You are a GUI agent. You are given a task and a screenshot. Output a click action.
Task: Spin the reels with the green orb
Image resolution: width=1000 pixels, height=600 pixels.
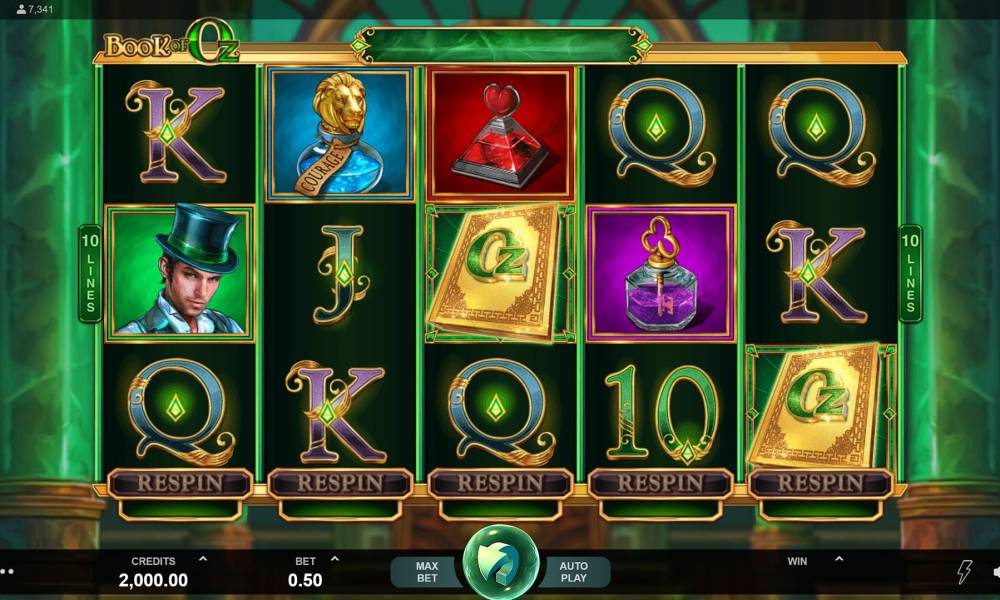point(500,563)
